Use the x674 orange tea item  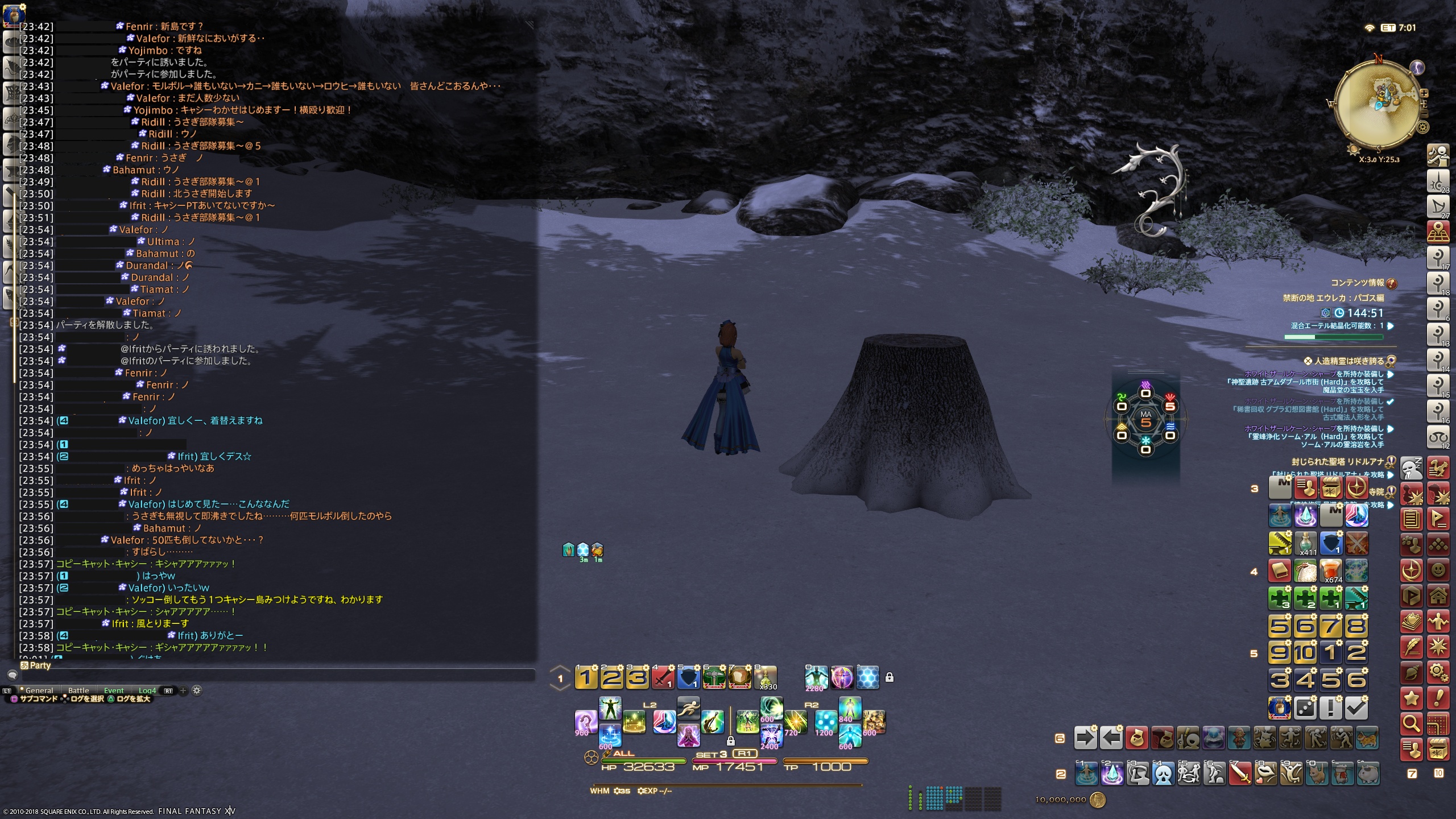pyautogui.click(x=1331, y=570)
